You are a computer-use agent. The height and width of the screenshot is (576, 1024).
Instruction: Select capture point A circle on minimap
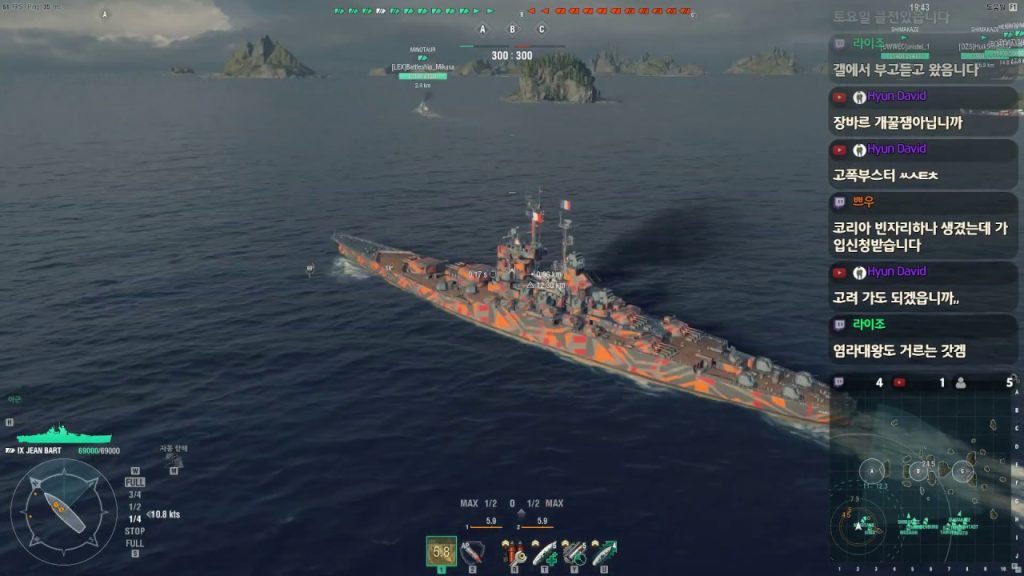point(873,471)
